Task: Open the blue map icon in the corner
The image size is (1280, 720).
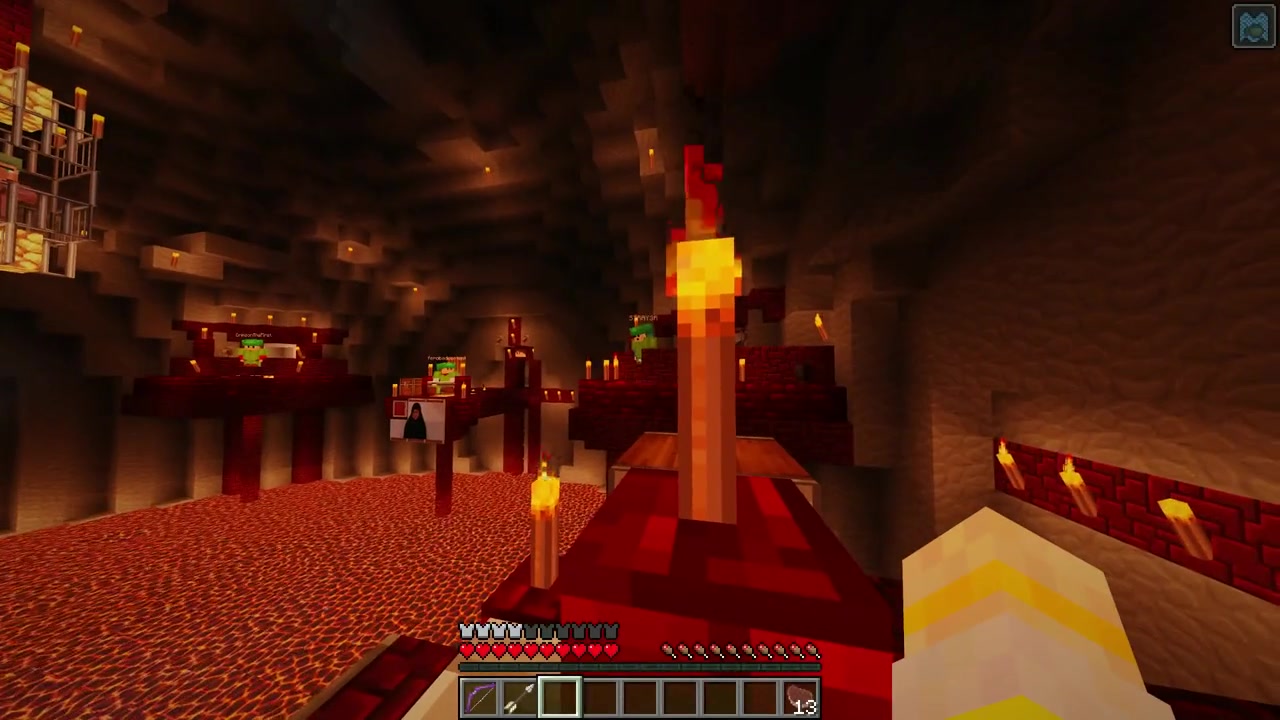Action: (1254, 27)
